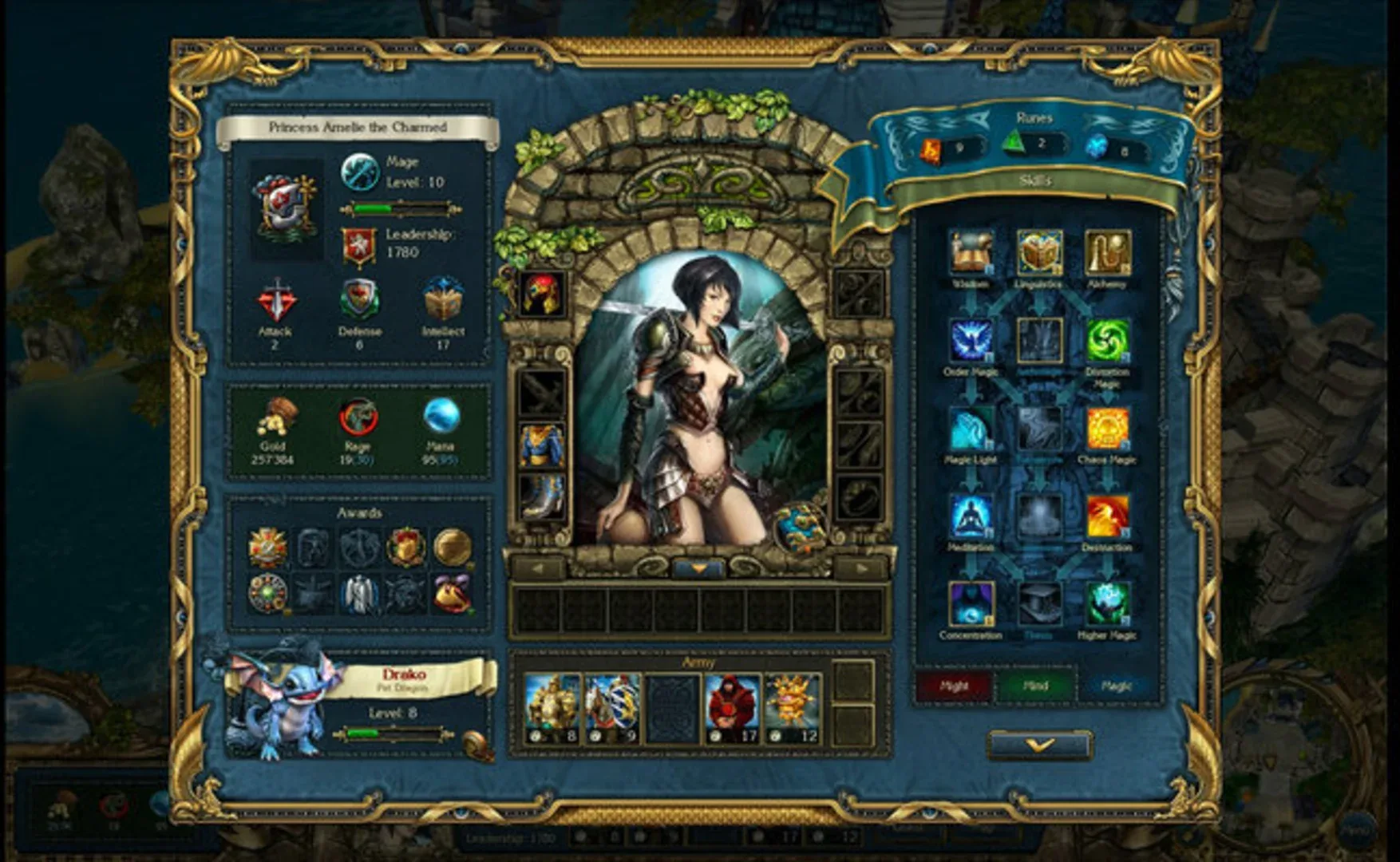Select the Magic skill tab
The image size is (1400, 862).
click(1119, 684)
